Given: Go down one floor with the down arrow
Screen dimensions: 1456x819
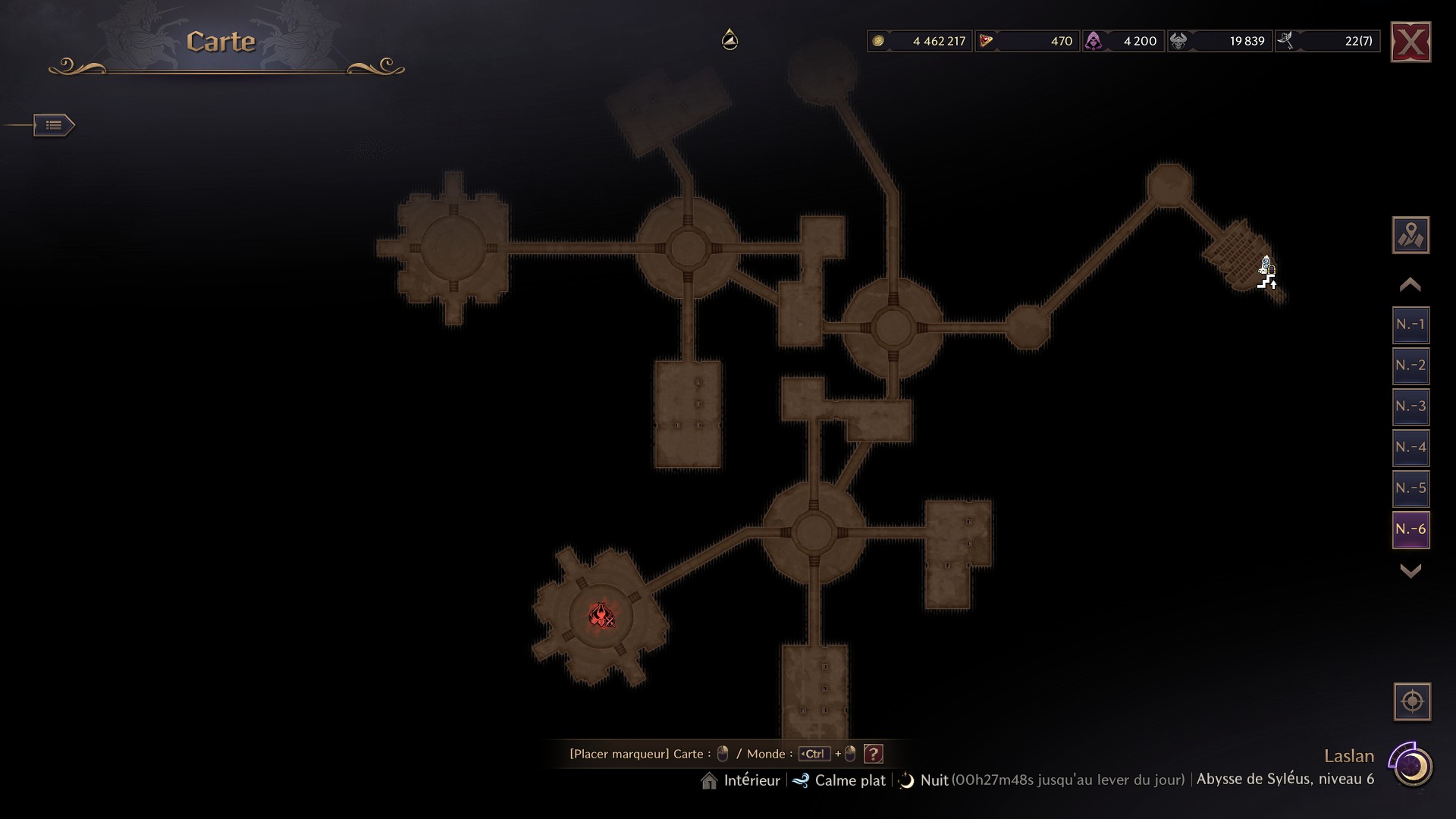Looking at the screenshot, I should (1410, 571).
